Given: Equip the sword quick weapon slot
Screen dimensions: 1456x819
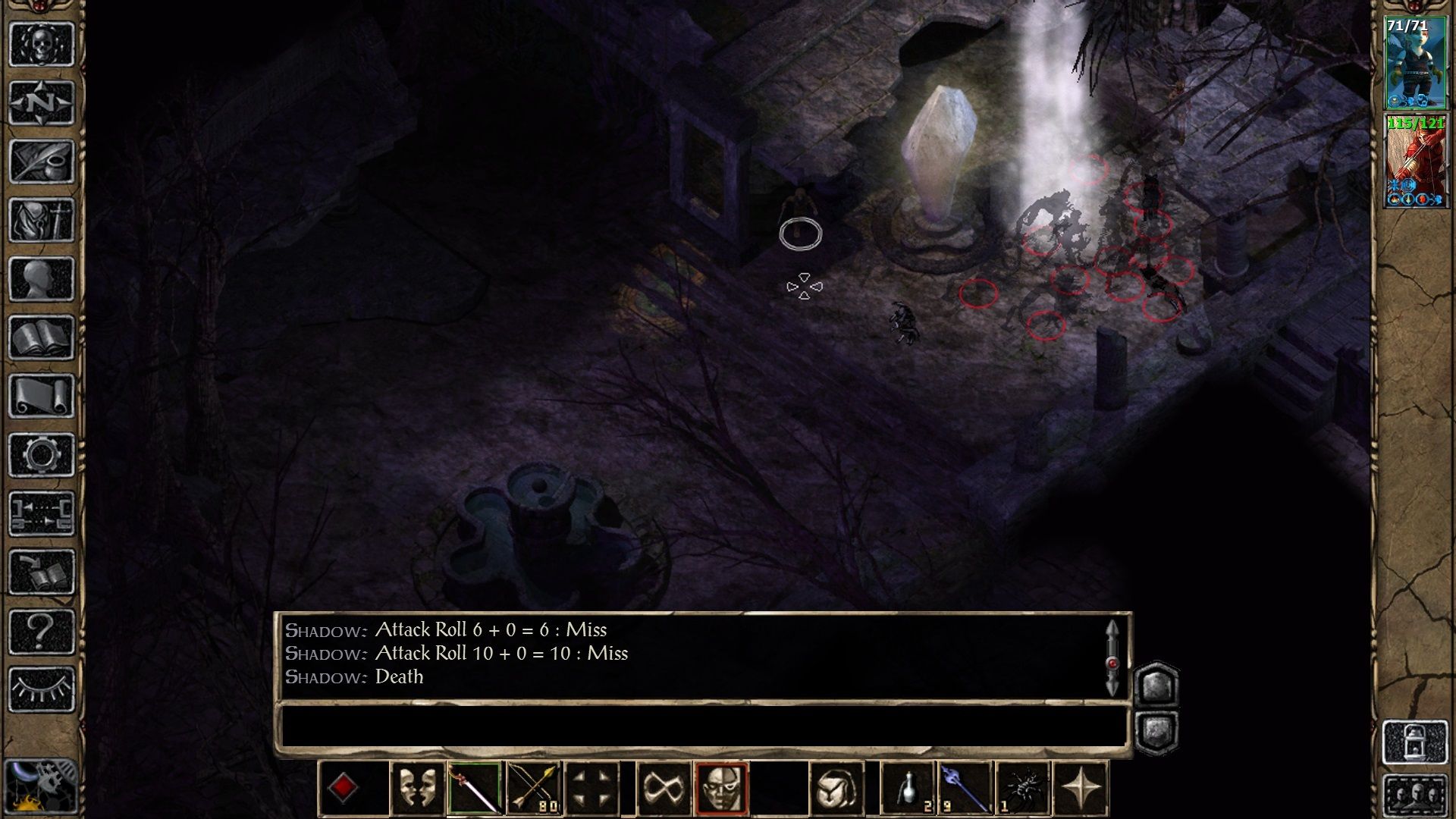Looking at the screenshot, I should [475, 789].
